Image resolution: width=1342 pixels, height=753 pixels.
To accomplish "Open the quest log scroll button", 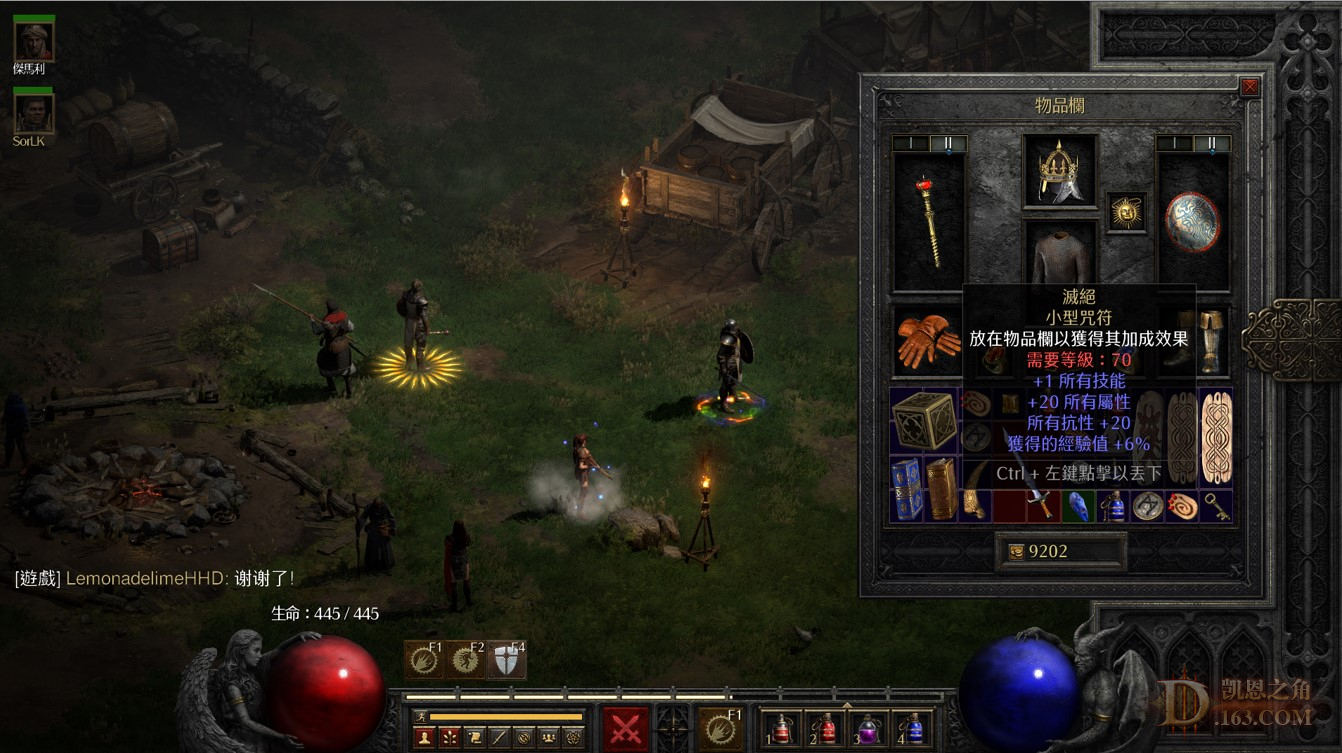I will coord(474,738).
